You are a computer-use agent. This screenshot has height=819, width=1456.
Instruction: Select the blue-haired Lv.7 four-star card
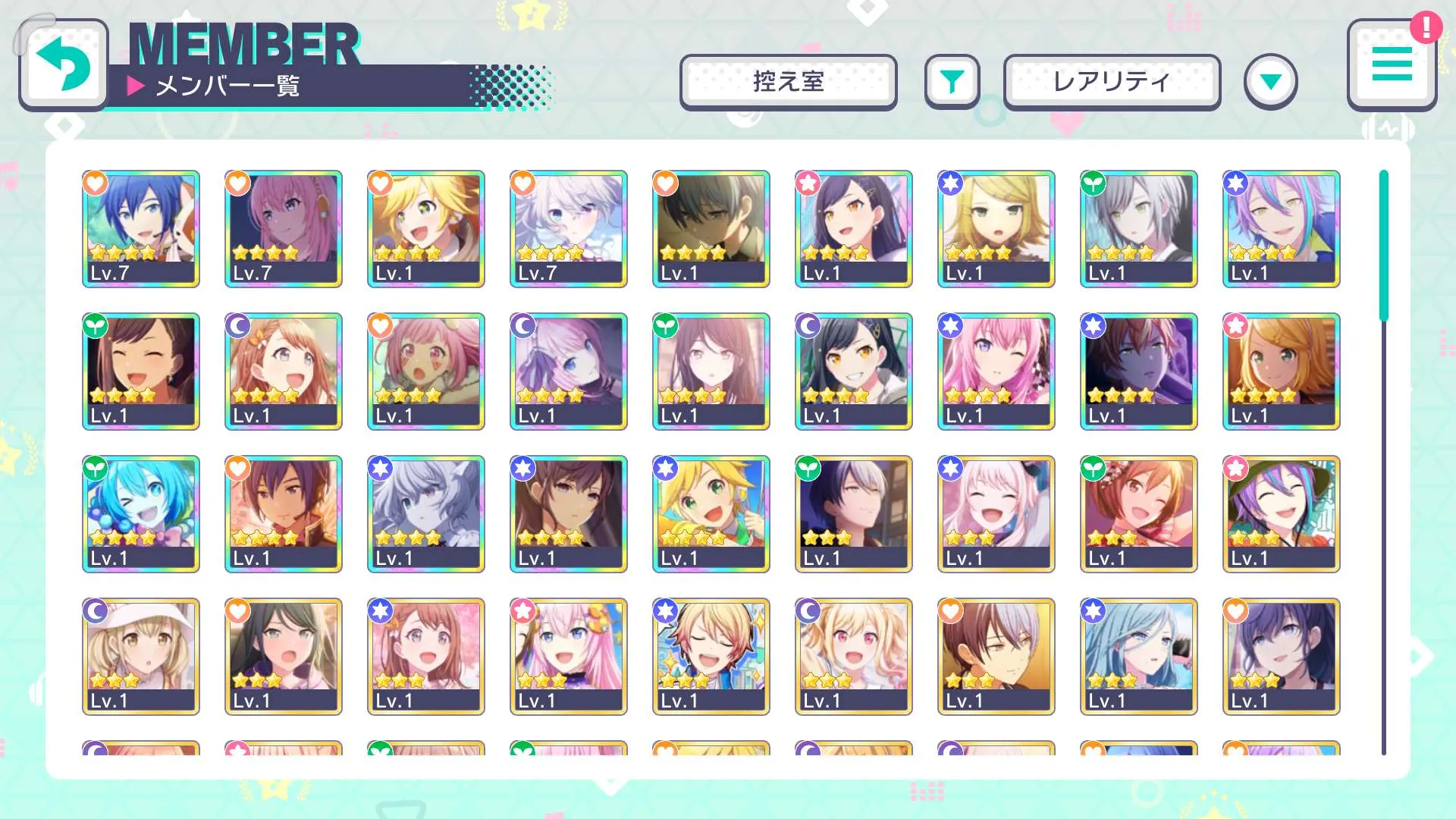141,228
